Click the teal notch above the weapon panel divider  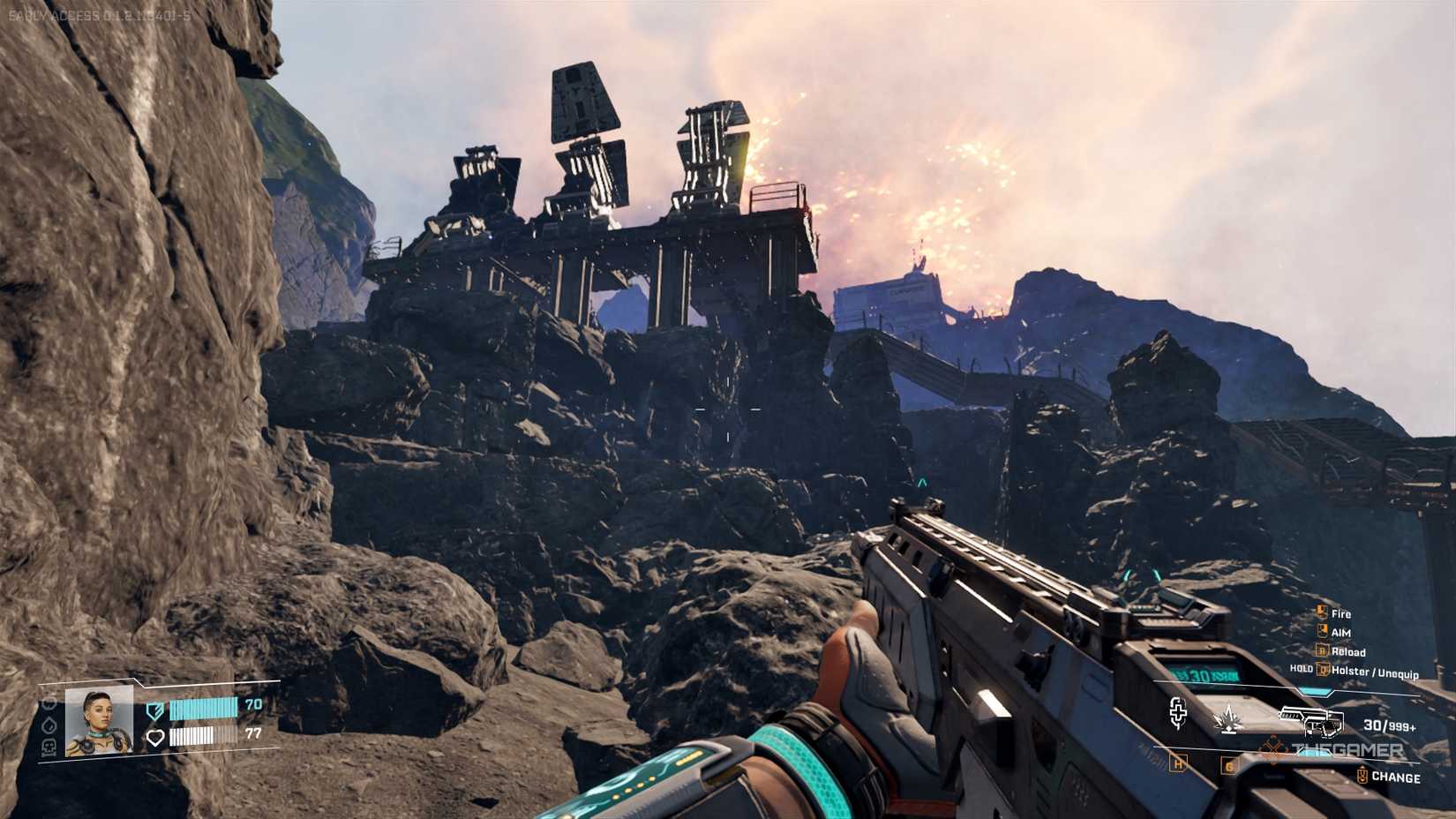tap(1315, 691)
